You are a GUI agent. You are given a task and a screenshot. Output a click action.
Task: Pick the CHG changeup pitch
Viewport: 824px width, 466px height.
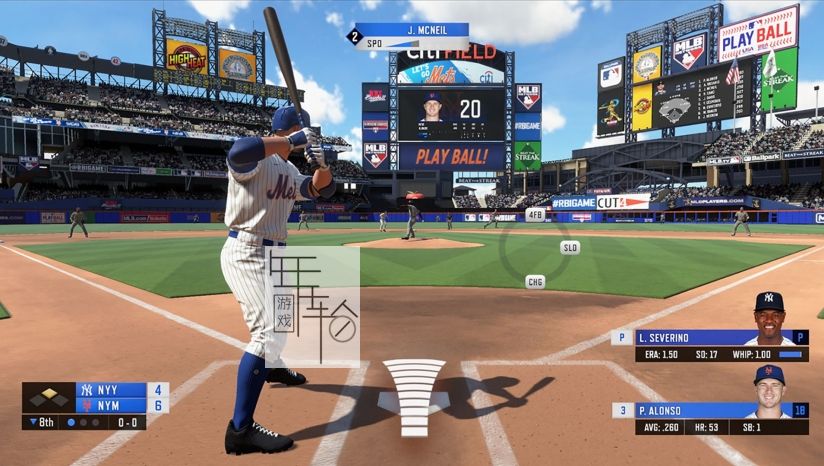point(536,282)
